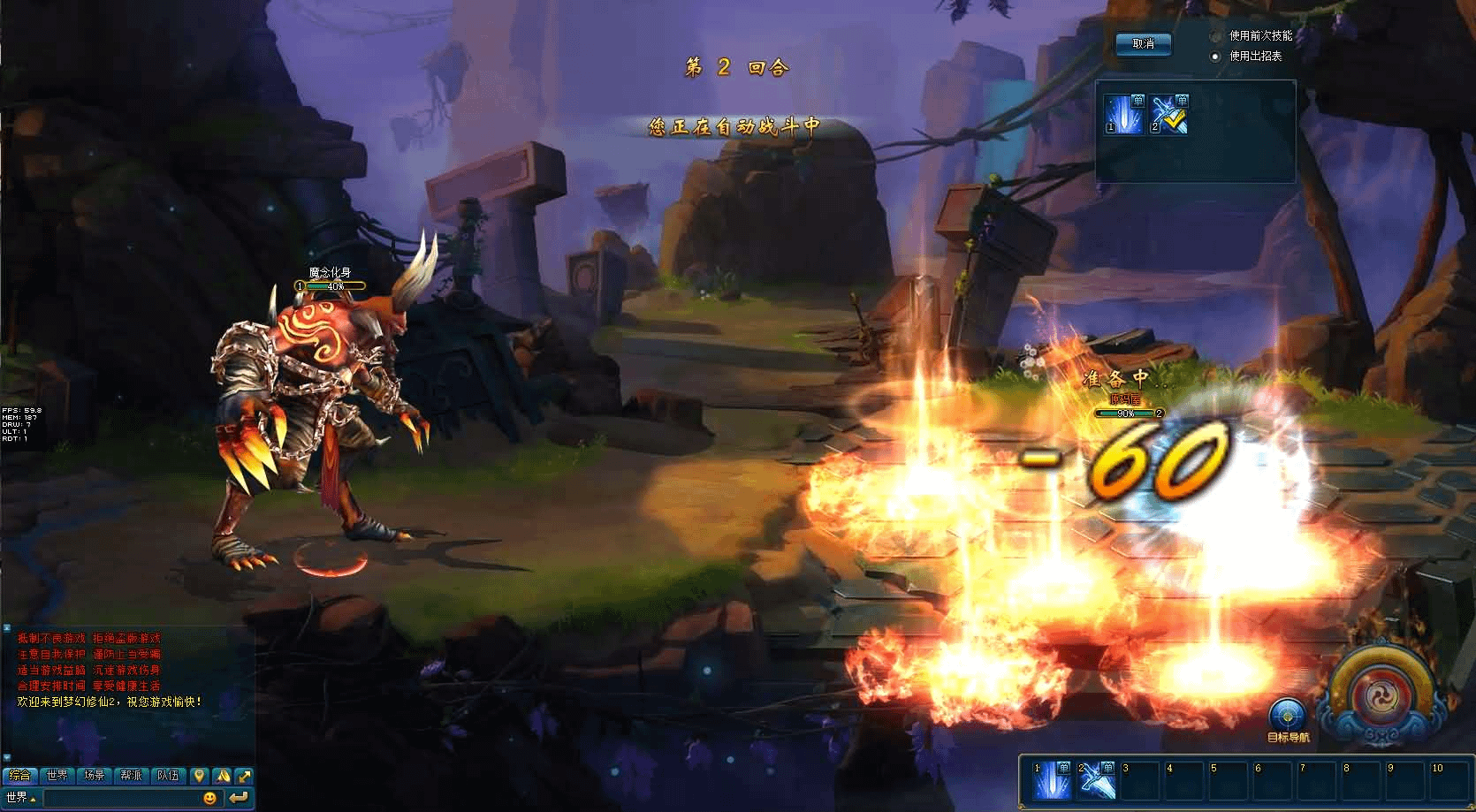The height and width of the screenshot is (812, 1476).
Task: Switch to the 帮派 chat tab
Action: pos(131,776)
